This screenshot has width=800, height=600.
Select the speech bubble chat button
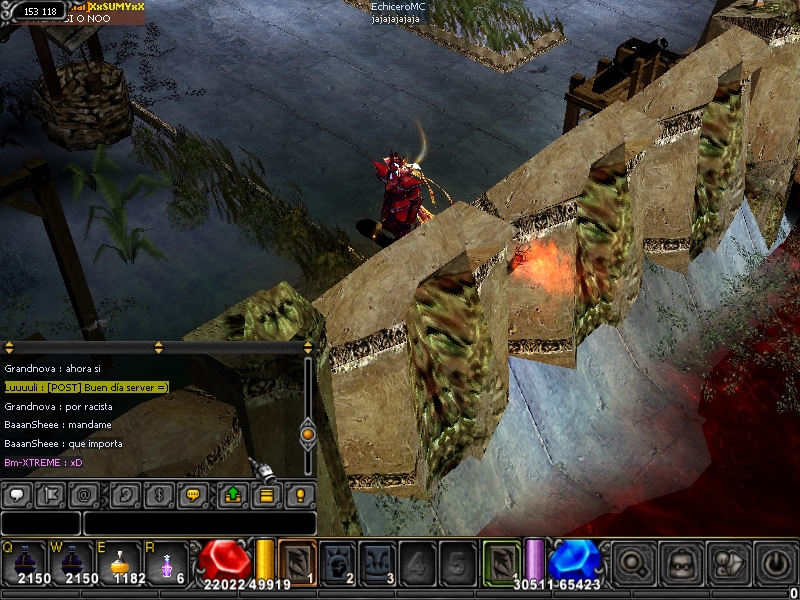point(16,494)
